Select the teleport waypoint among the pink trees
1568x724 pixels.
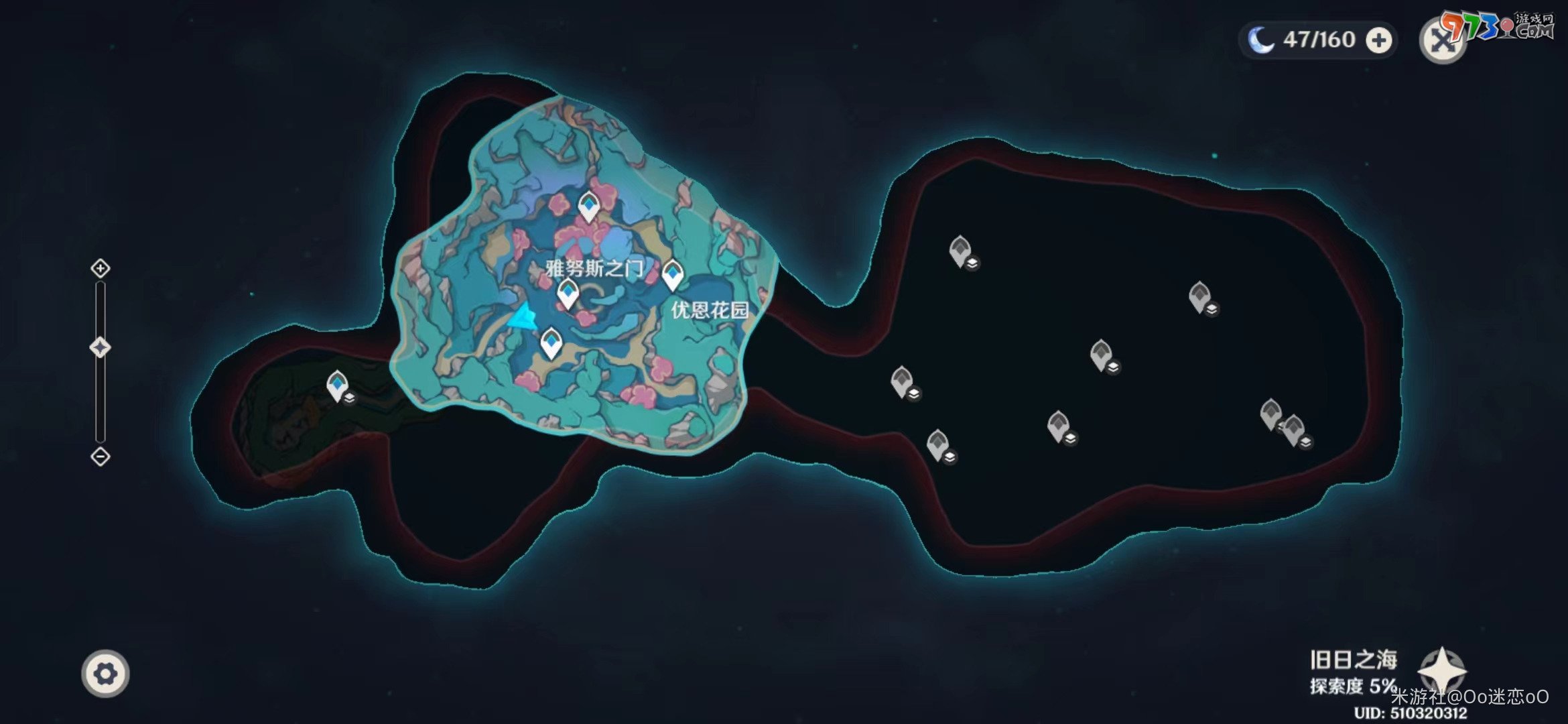tap(588, 206)
